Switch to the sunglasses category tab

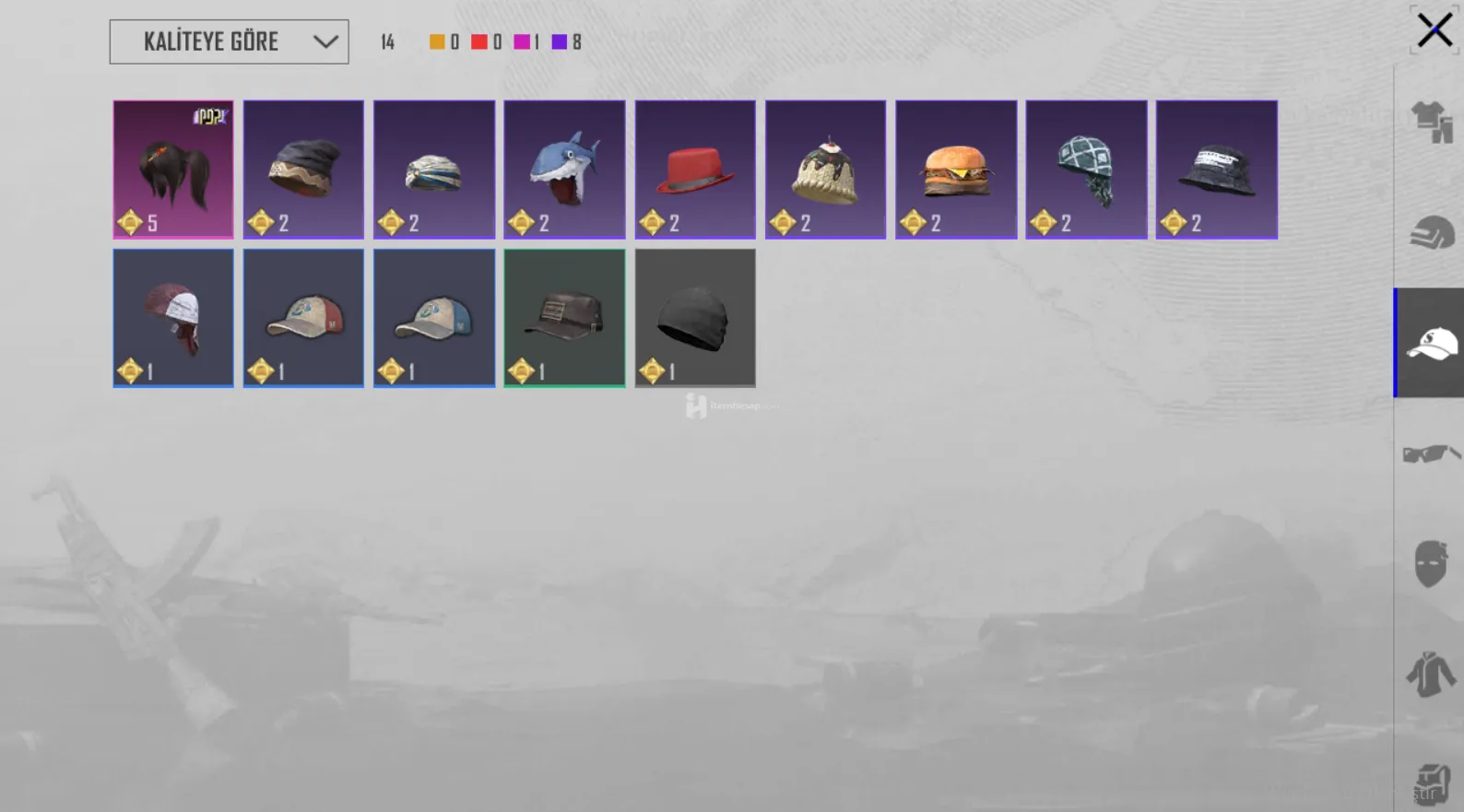[x=1432, y=453]
